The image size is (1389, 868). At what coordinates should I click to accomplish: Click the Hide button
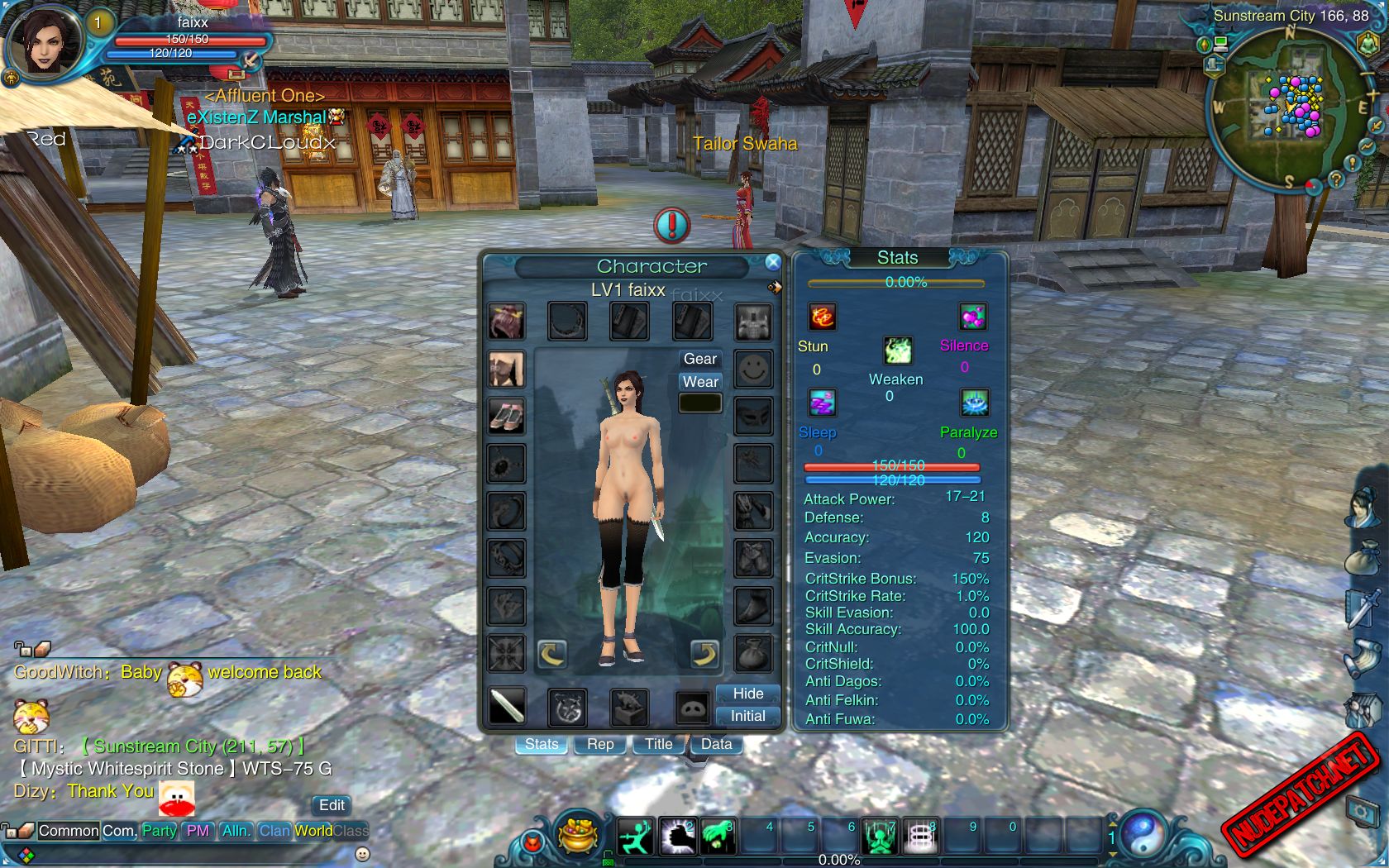coord(747,694)
